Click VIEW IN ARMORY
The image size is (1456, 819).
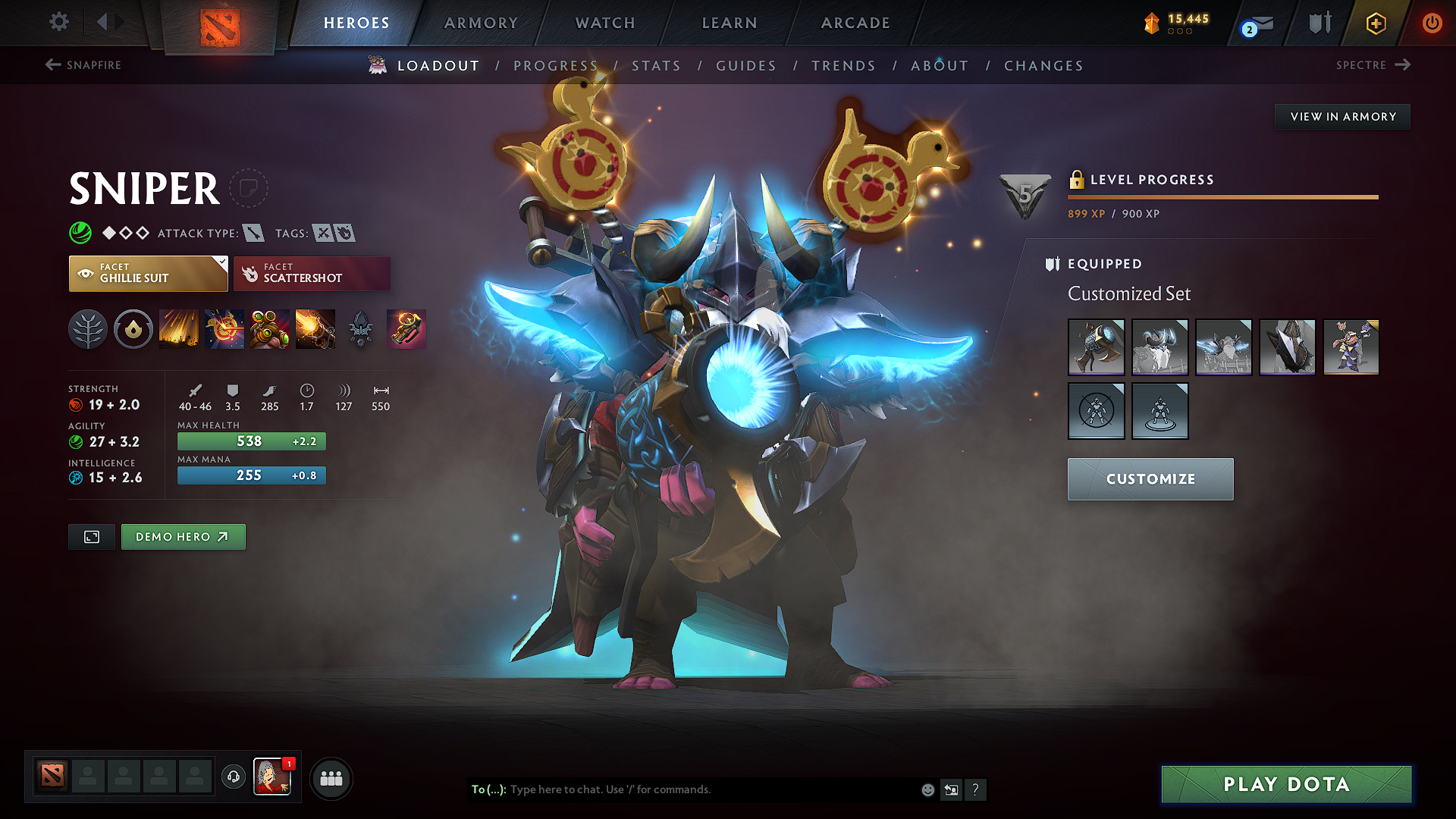(x=1342, y=116)
